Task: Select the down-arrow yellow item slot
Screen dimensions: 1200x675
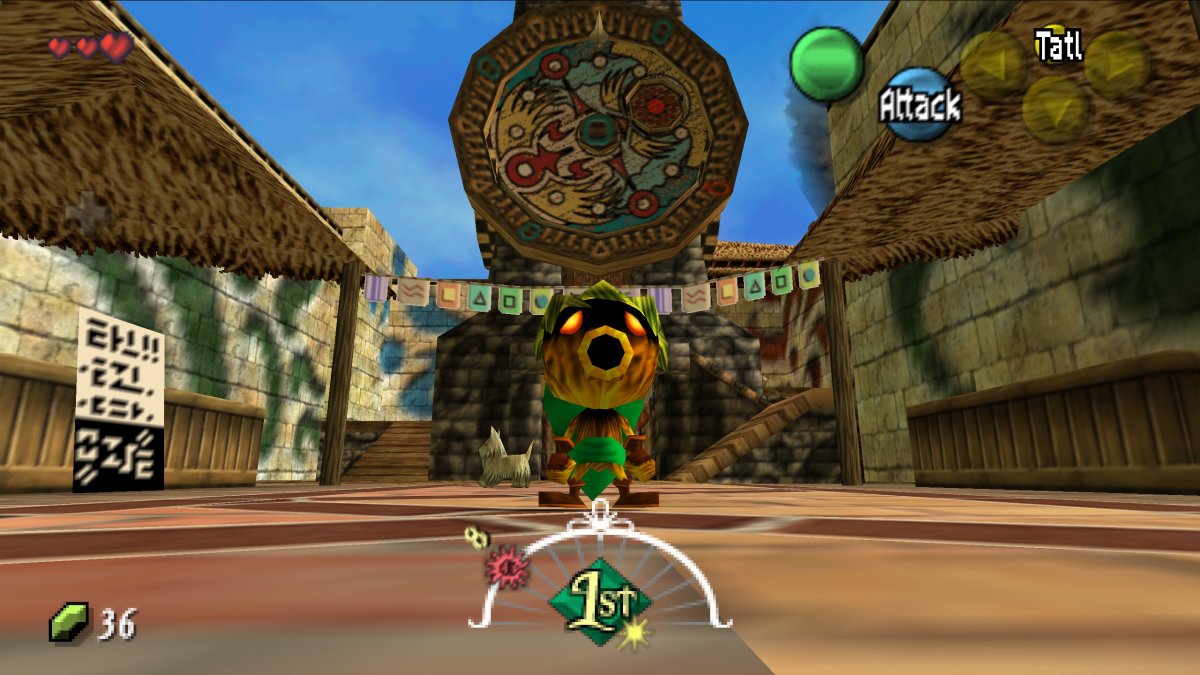Action: point(1055,108)
